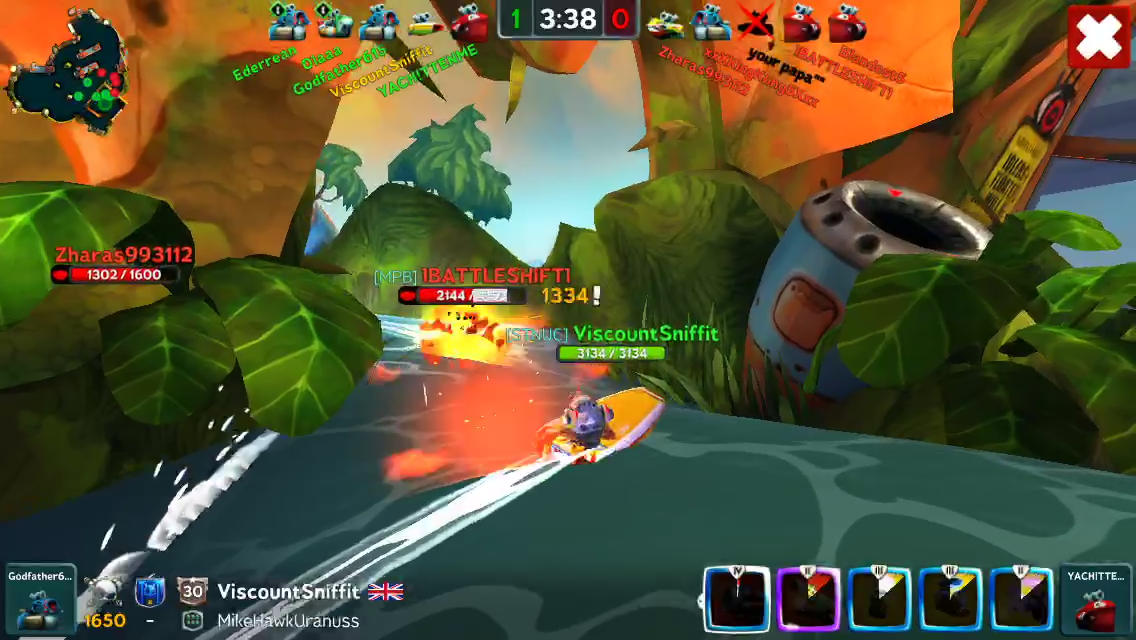Screen dimensions: 1136x640
Task: Close the spectator view with the X
Action: click(x=1099, y=38)
